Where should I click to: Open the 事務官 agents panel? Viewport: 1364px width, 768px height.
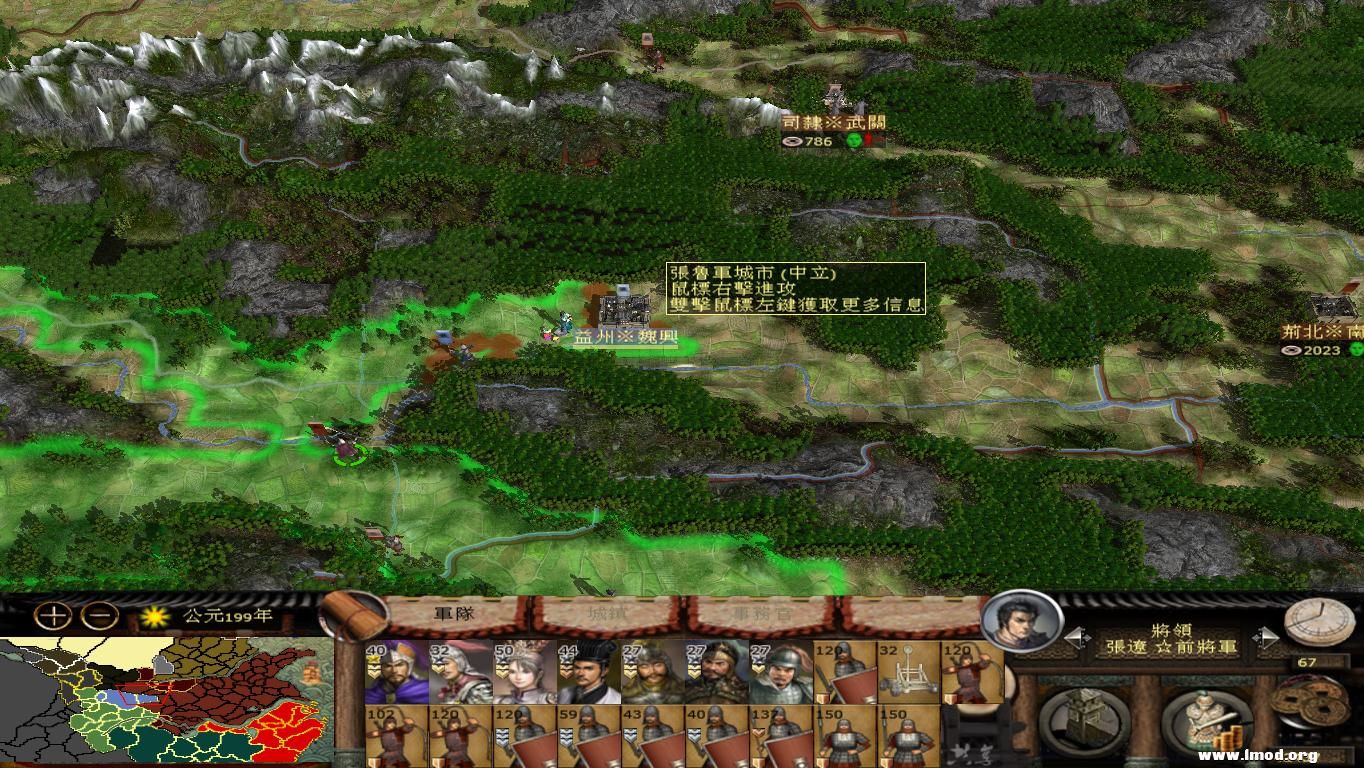(x=764, y=614)
